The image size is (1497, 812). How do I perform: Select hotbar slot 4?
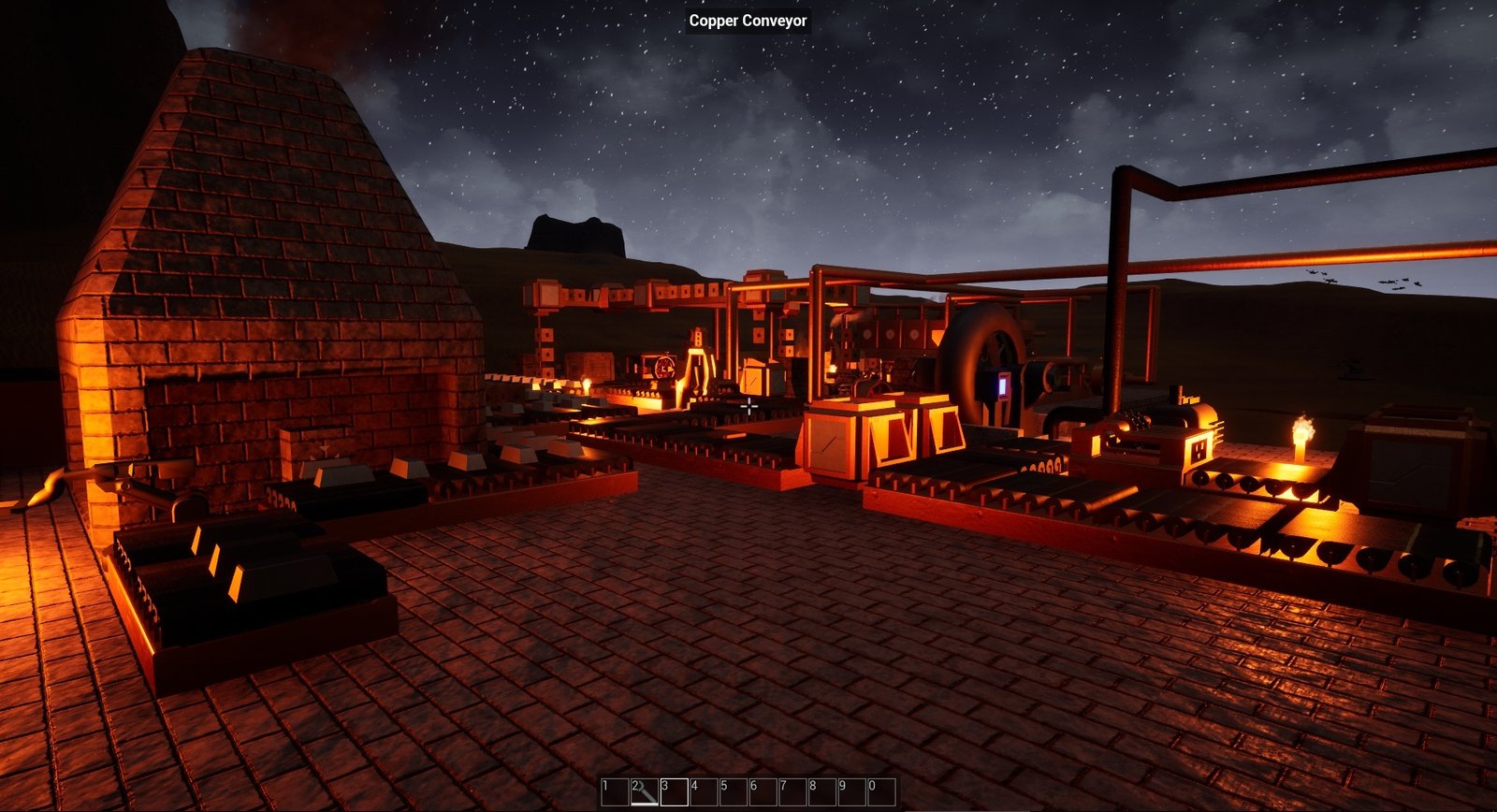point(703,793)
